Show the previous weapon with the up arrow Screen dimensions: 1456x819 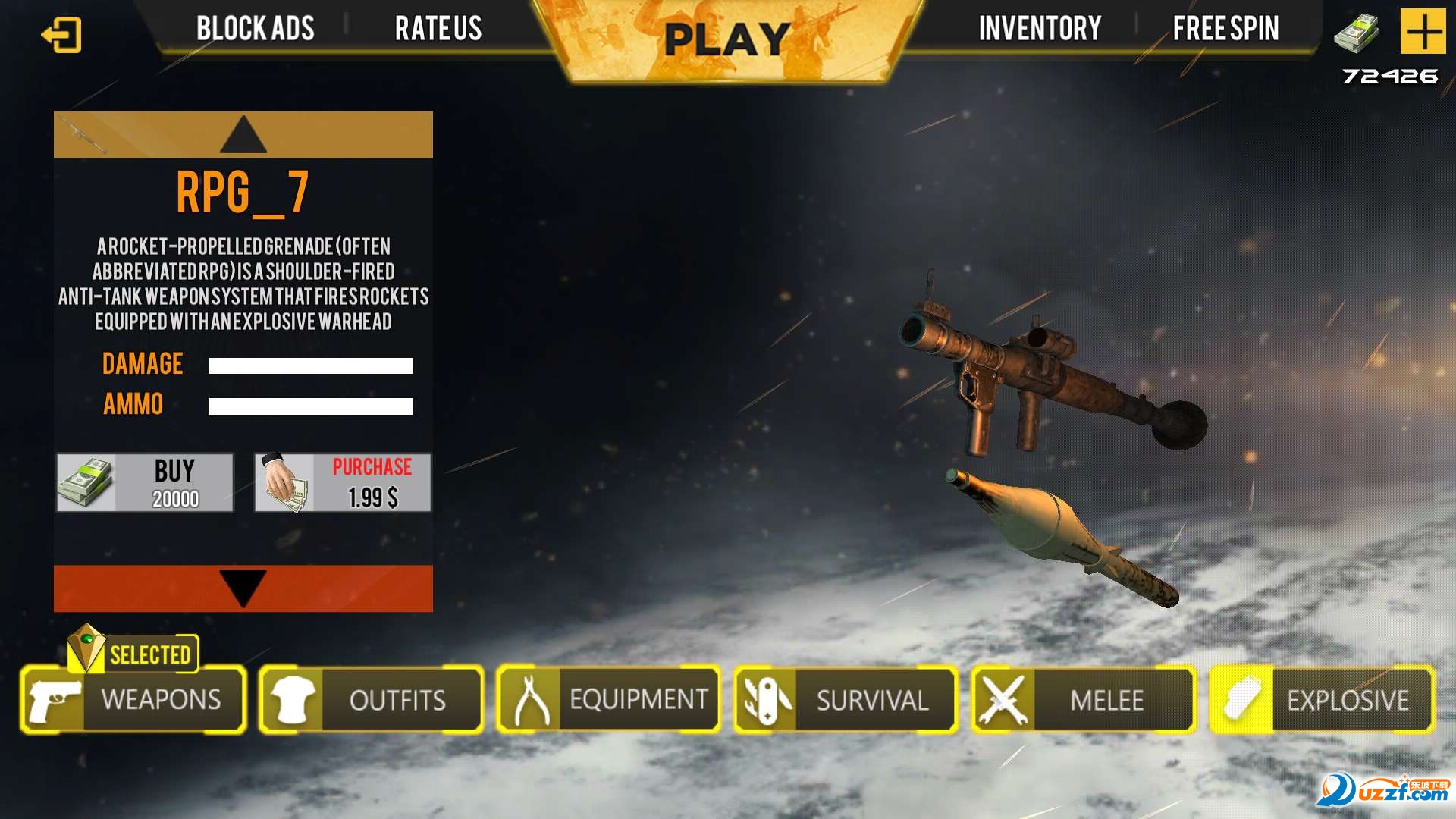click(243, 134)
